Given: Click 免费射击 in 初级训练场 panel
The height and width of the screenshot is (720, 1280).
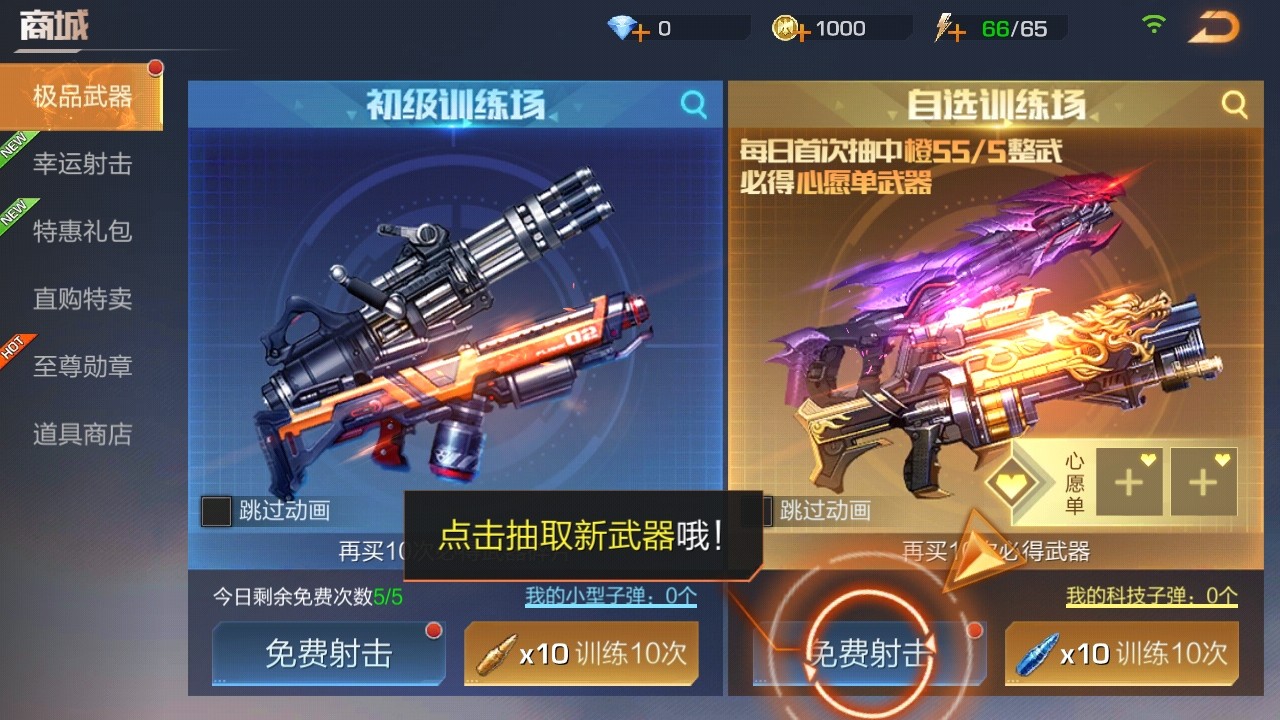Looking at the screenshot, I should pyautogui.click(x=328, y=654).
